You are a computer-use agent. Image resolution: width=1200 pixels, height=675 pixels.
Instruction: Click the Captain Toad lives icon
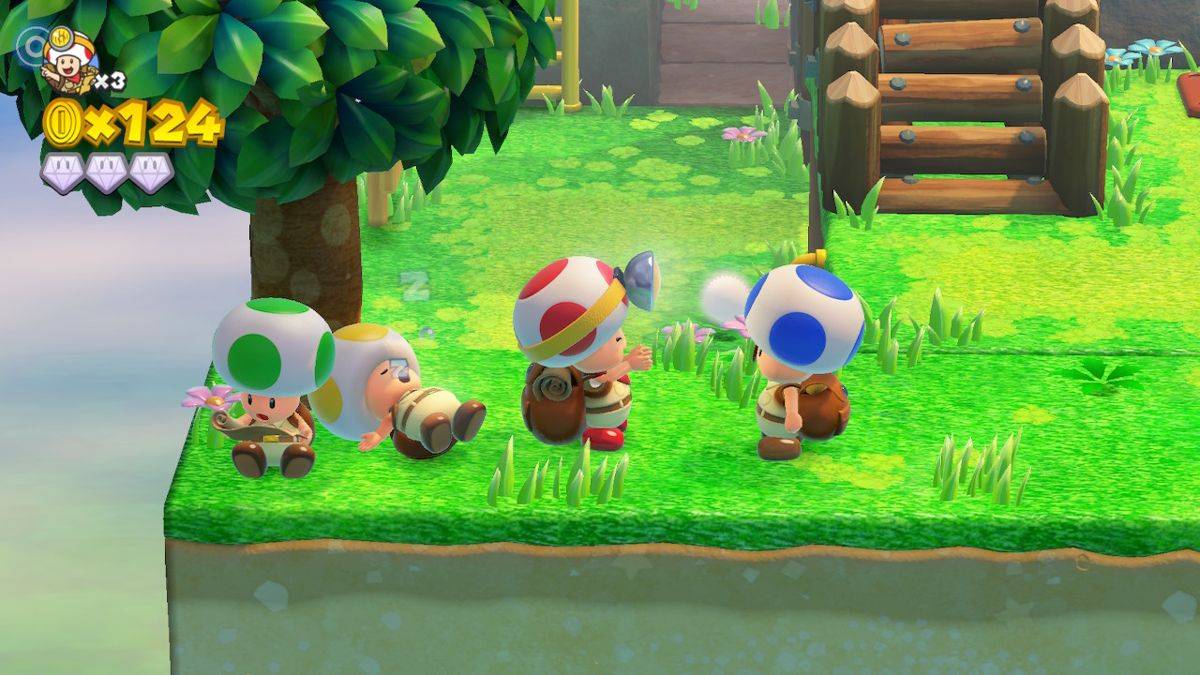click(69, 58)
